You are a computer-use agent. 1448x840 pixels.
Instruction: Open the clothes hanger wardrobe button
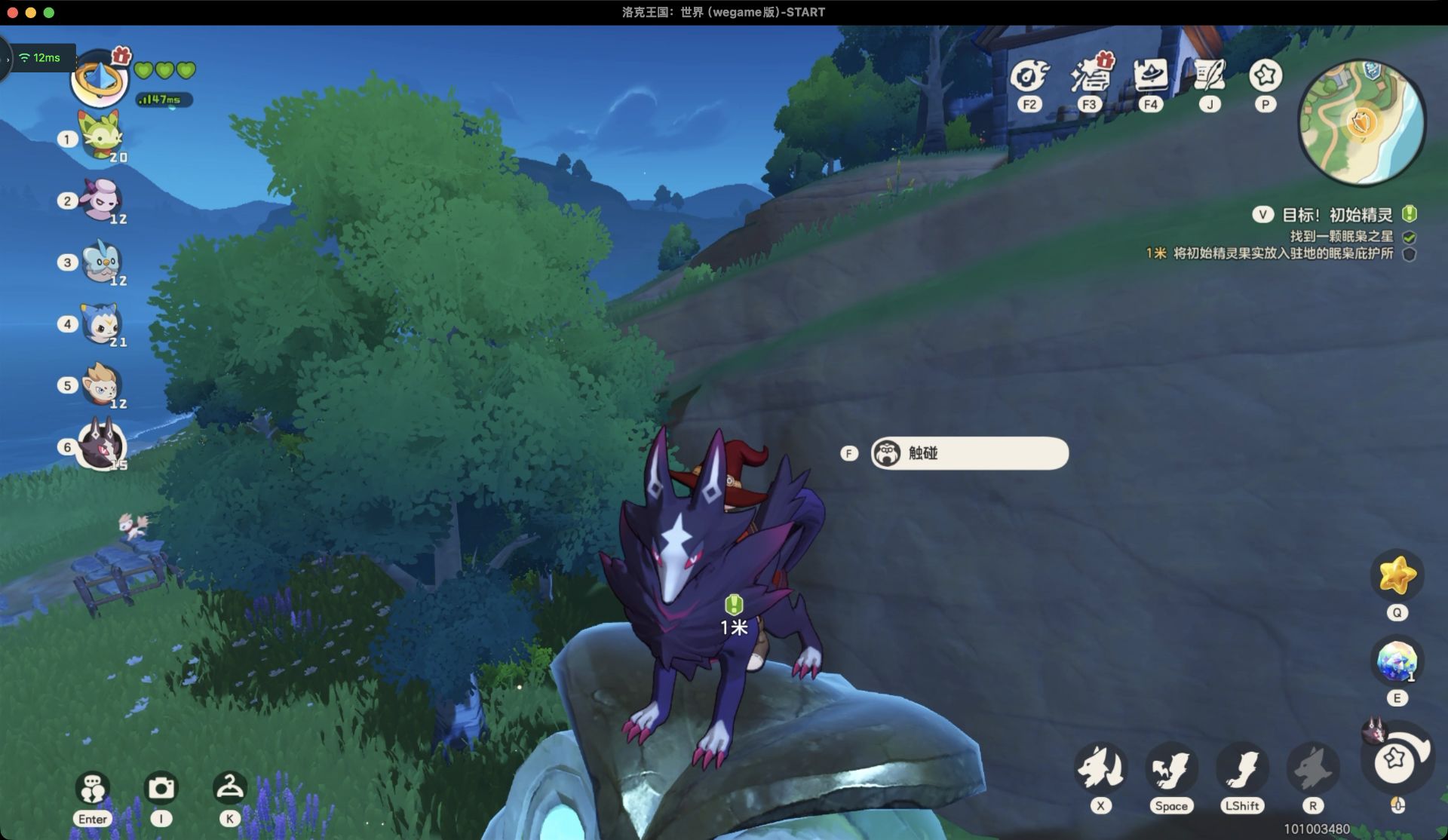[229, 788]
